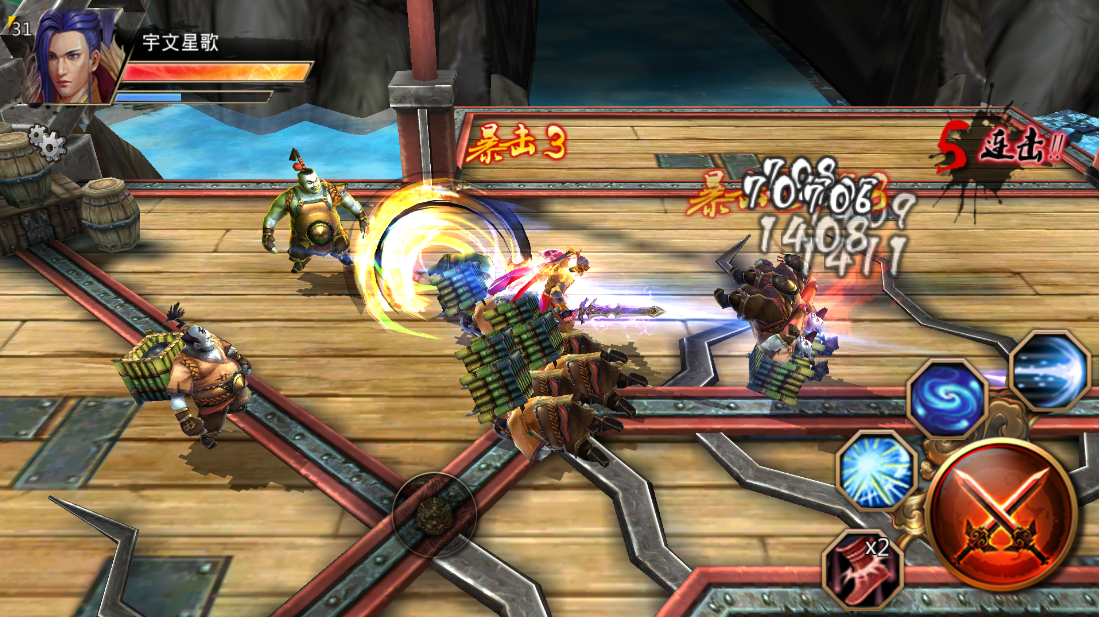Cast the blue lightning burst skill
The image size is (1099, 617).
click(874, 469)
